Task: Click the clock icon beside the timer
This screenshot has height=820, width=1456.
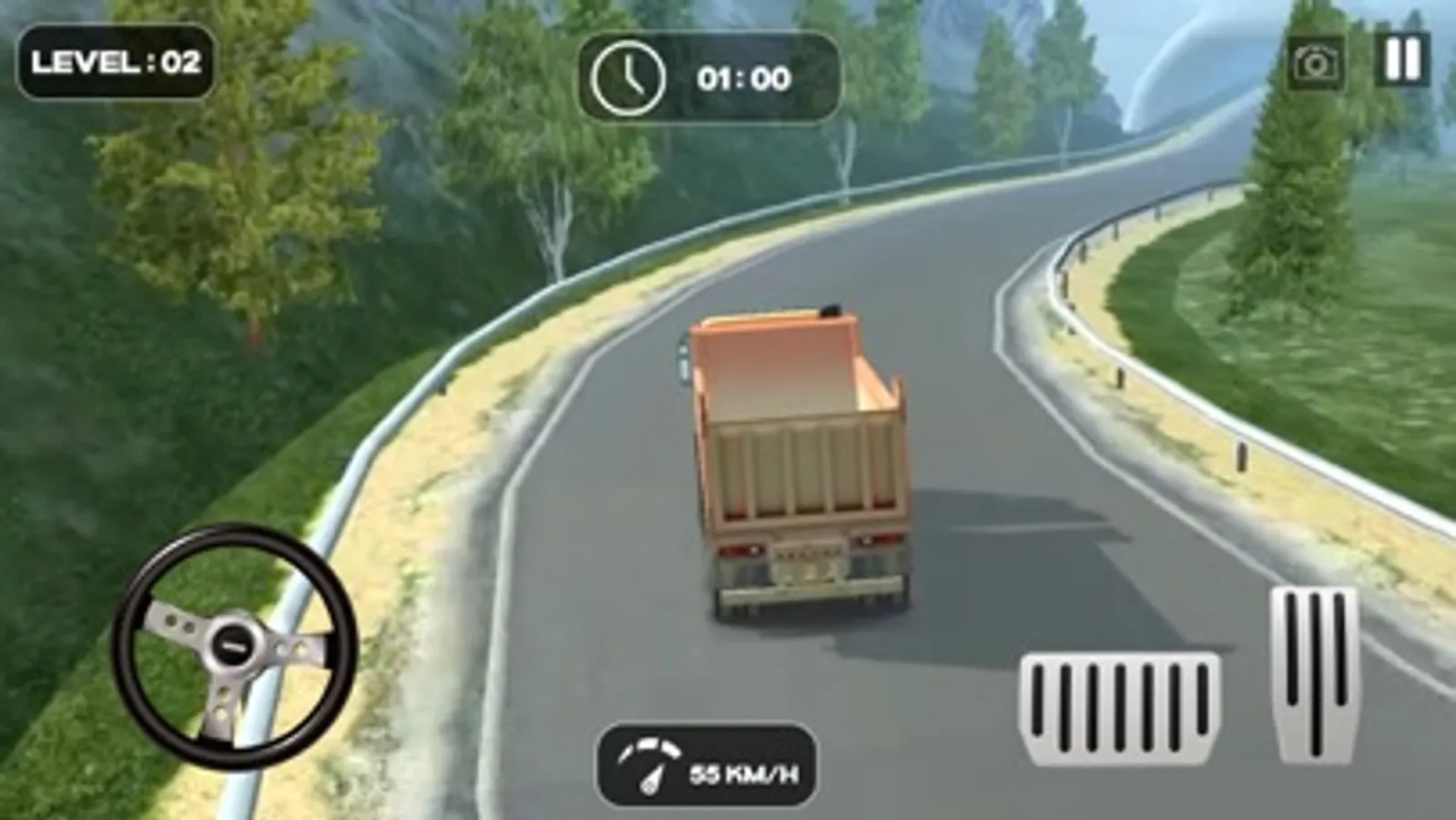Action: tap(629, 77)
